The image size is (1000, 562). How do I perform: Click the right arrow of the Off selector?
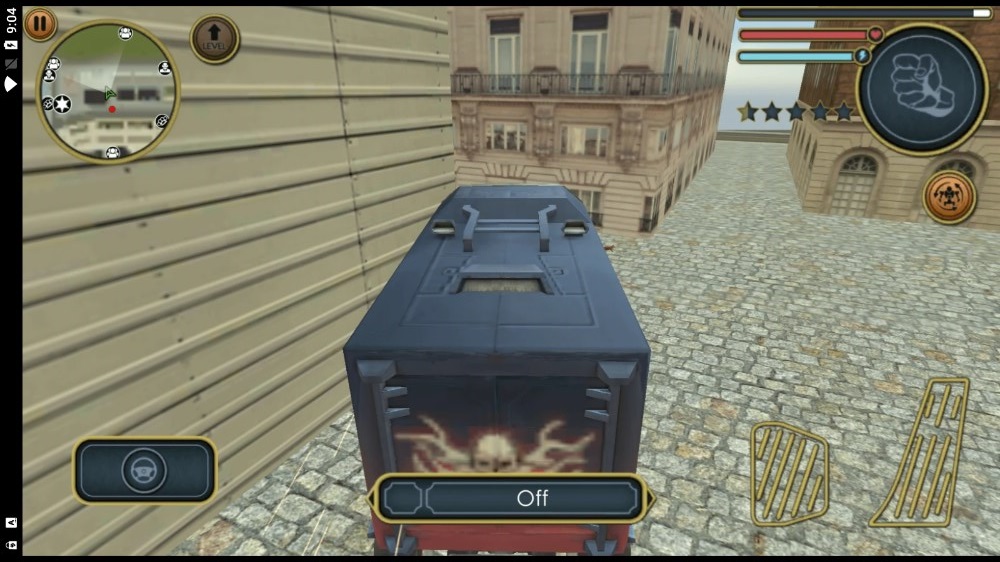click(650, 498)
